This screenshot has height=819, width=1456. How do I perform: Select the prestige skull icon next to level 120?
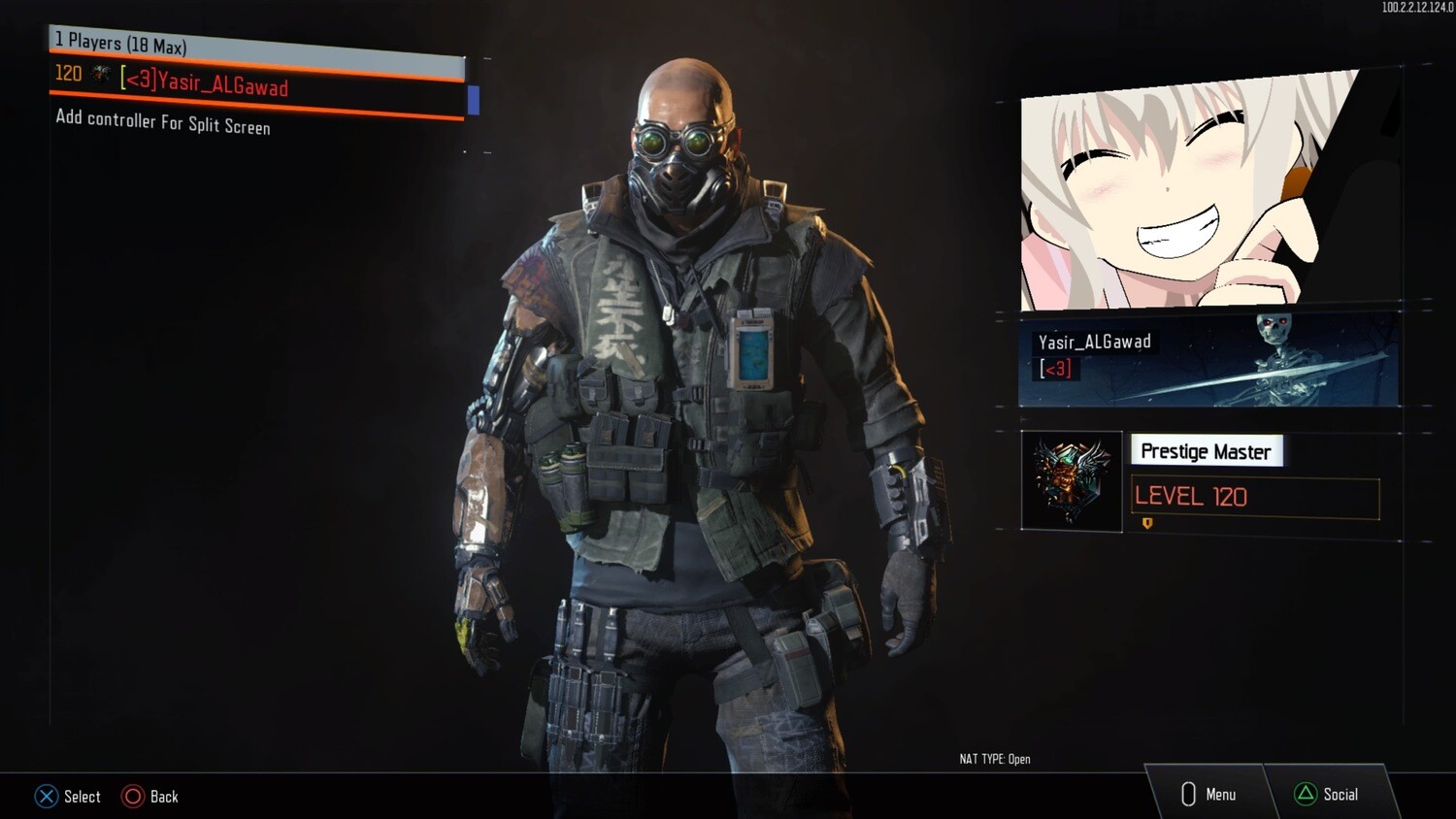click(x=100, y=74)
